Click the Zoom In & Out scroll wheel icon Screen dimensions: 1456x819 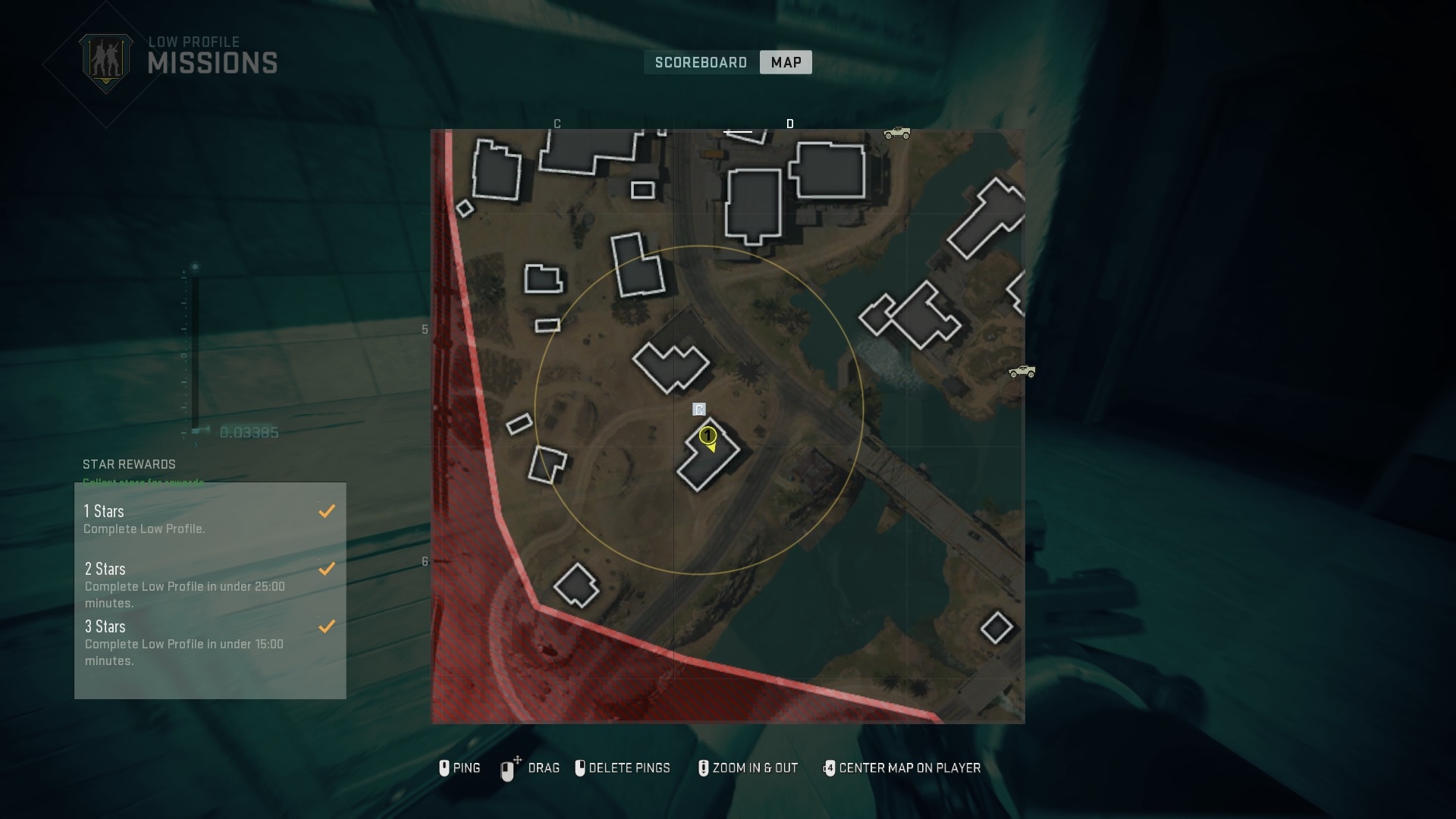click(x=703, y=768)
